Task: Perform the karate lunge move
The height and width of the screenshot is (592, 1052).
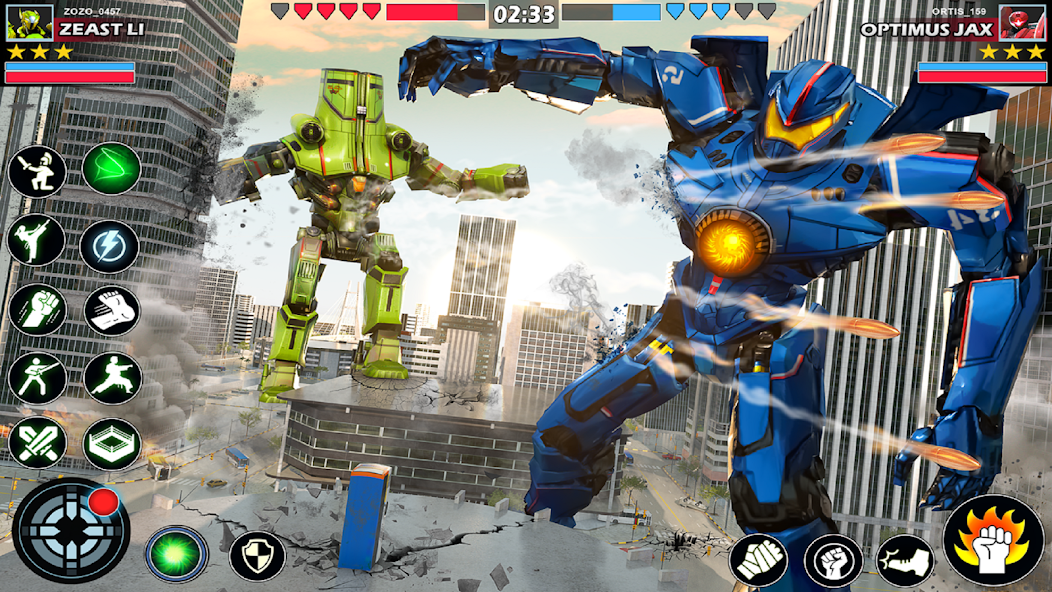Action: point(112,378)
